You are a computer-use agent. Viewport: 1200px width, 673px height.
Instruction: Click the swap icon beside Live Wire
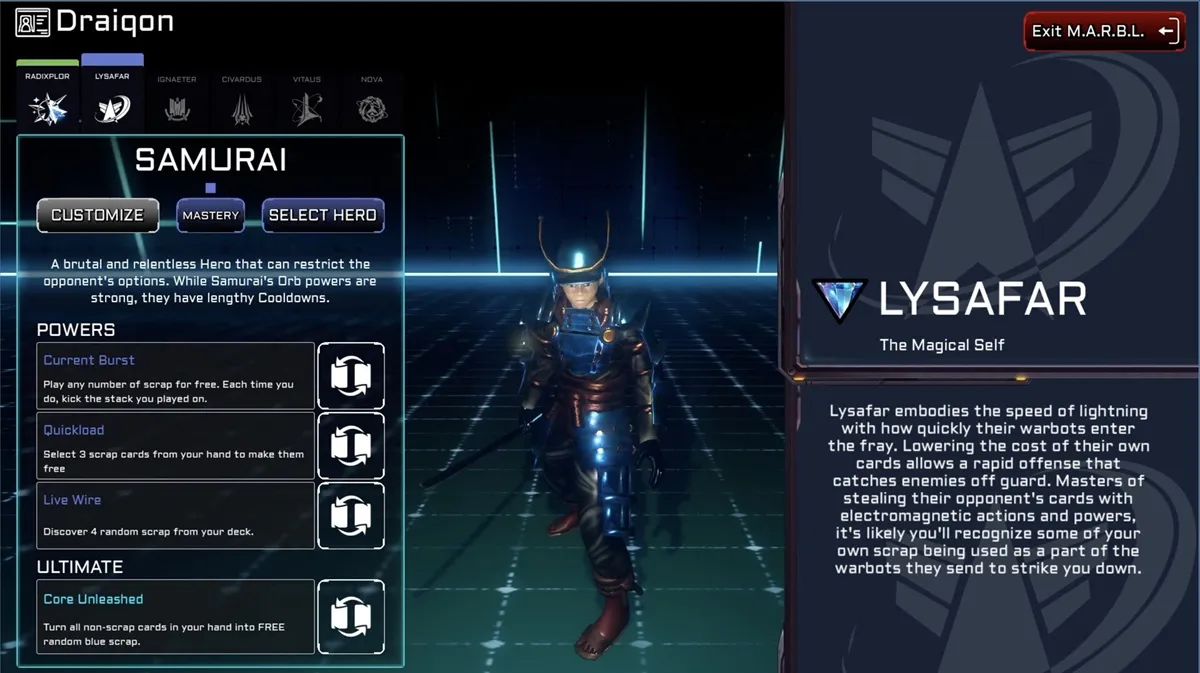(350, 515)
